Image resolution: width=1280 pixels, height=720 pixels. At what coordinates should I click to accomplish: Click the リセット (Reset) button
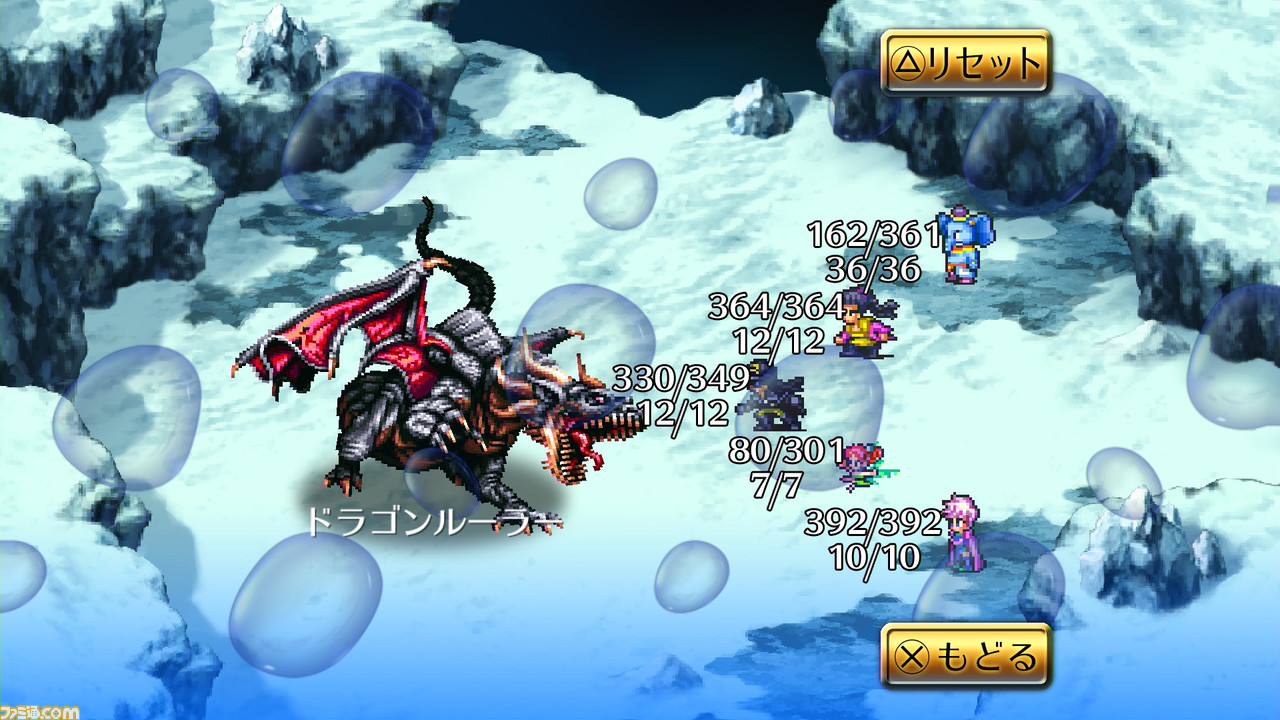pyautogui.click(x=965, y=63)
